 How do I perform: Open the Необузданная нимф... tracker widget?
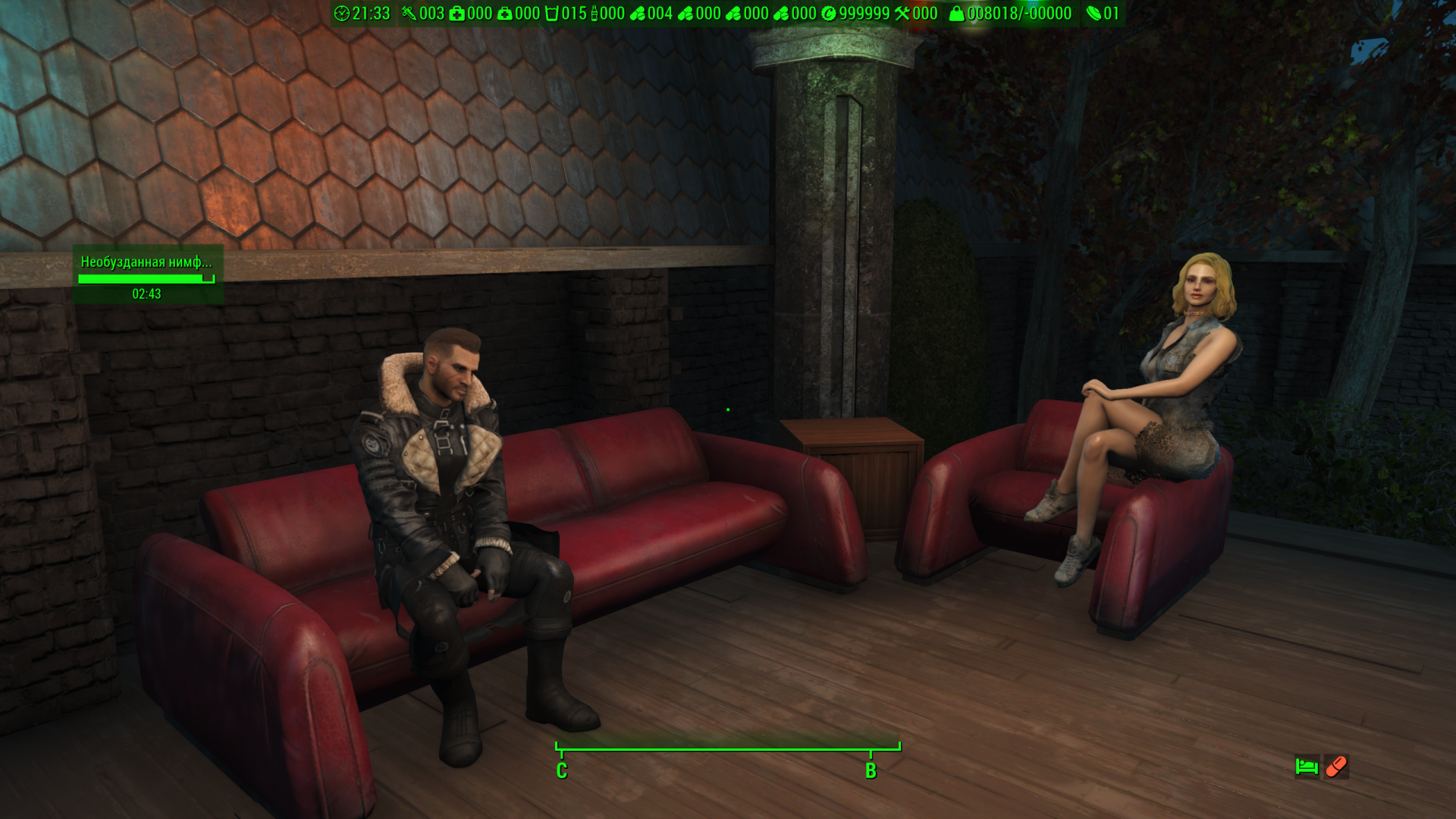(x=147, y=275)
